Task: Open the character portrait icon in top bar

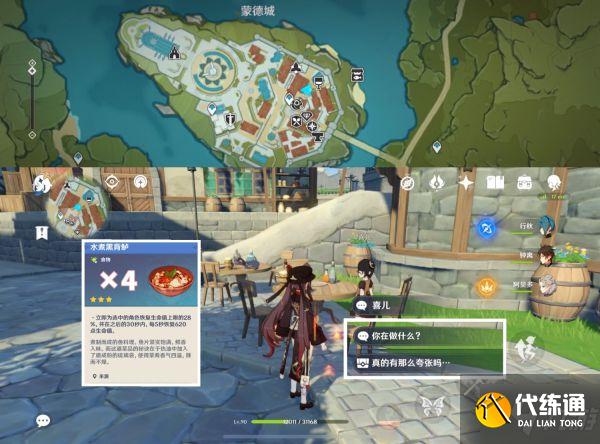Action: 552,182
